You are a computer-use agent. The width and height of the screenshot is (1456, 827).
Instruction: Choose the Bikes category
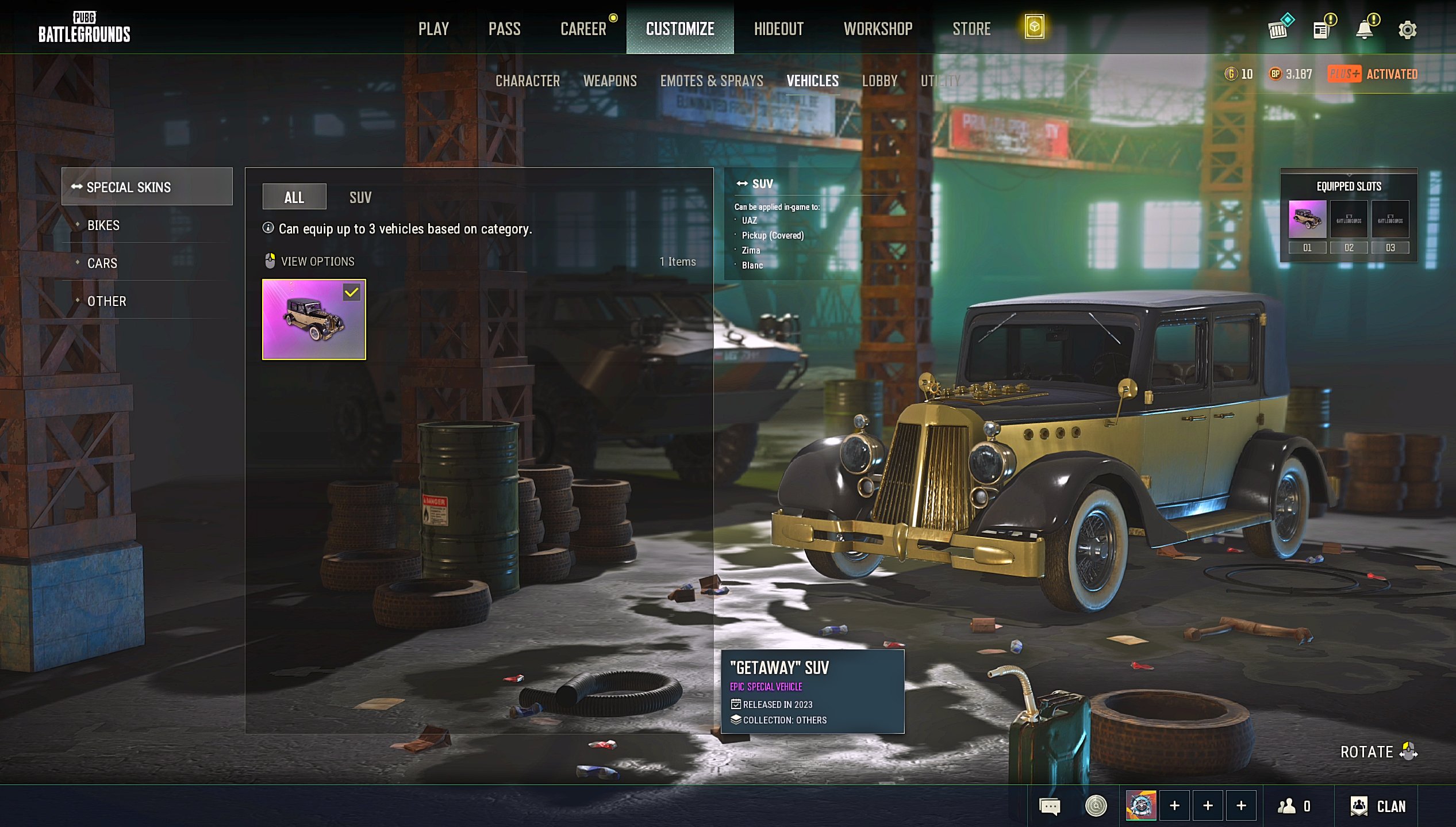[103, 225]
